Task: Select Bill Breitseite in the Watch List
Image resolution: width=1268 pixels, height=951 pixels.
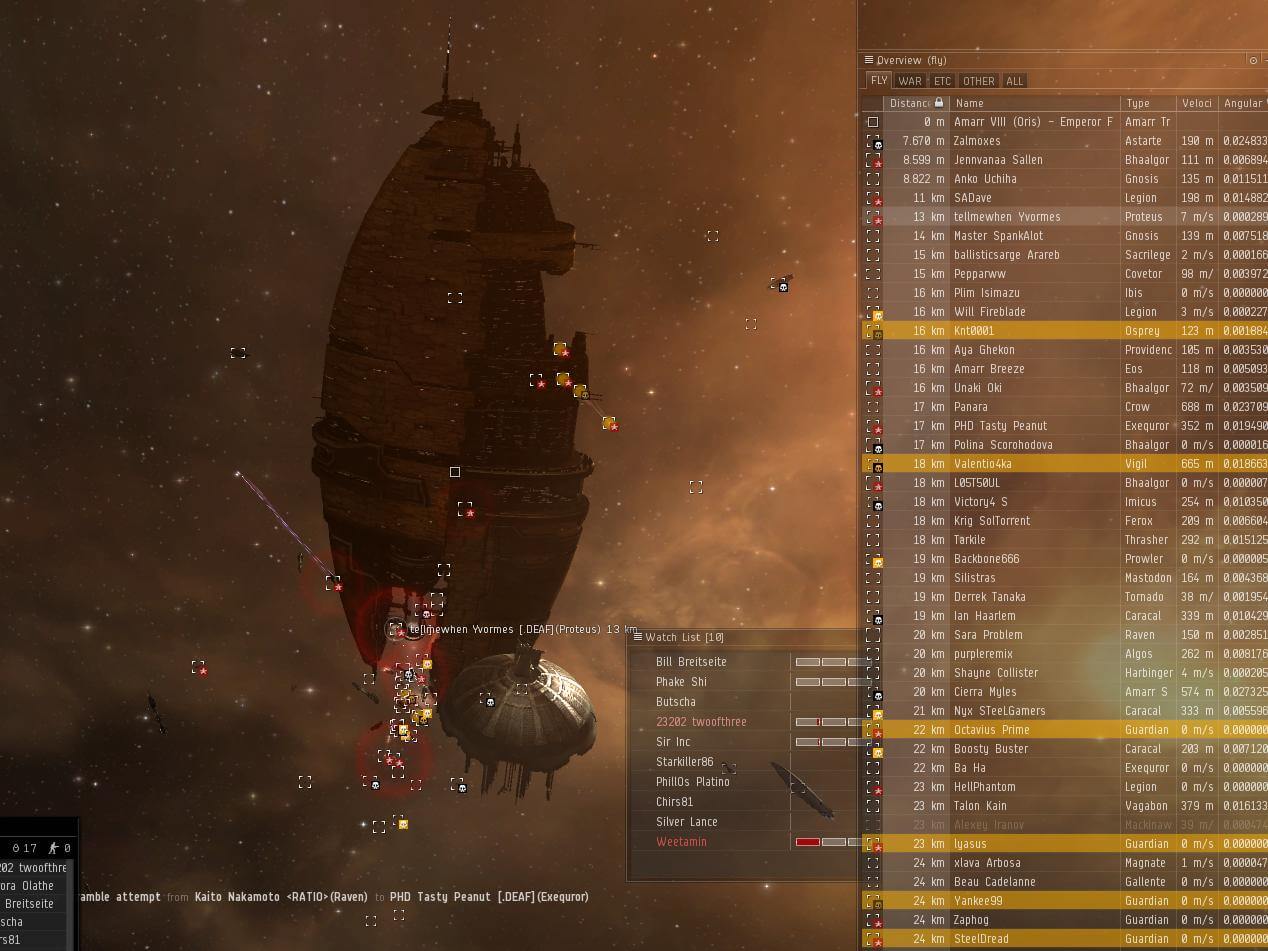Action: tap(691, 662)
